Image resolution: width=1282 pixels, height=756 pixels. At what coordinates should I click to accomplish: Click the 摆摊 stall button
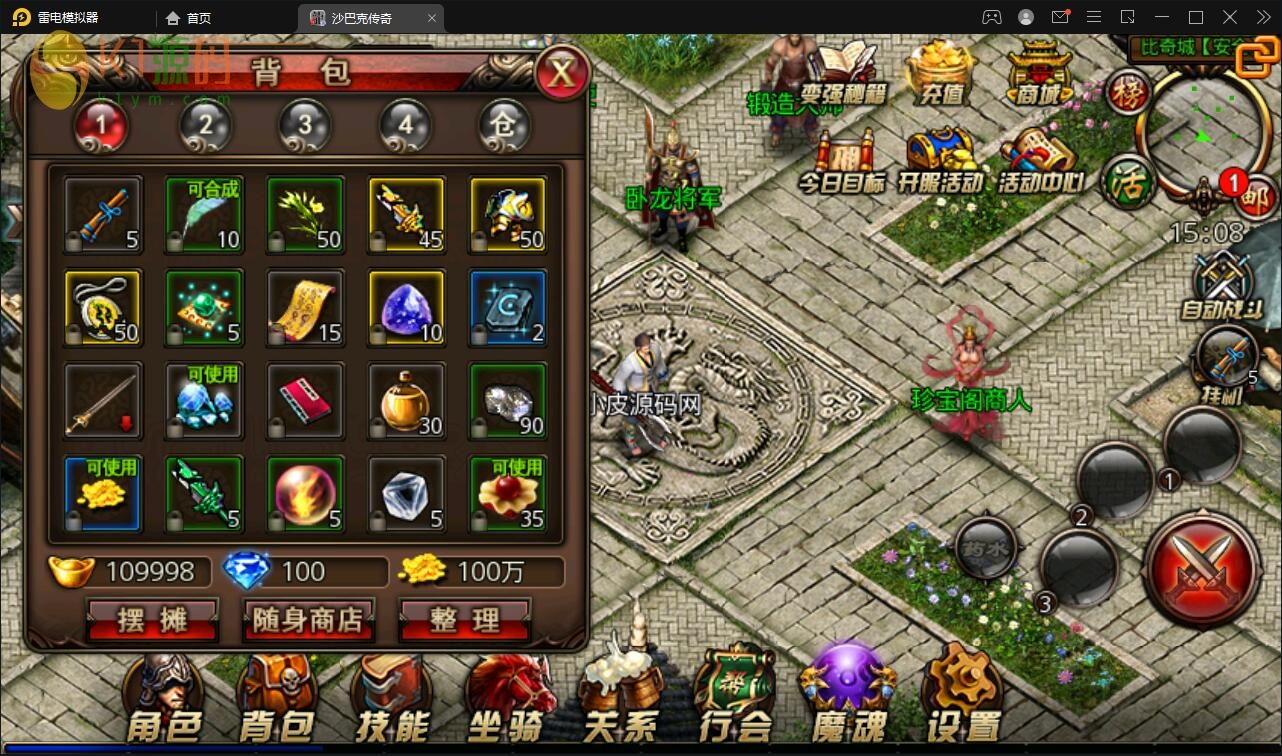(153, 620)
